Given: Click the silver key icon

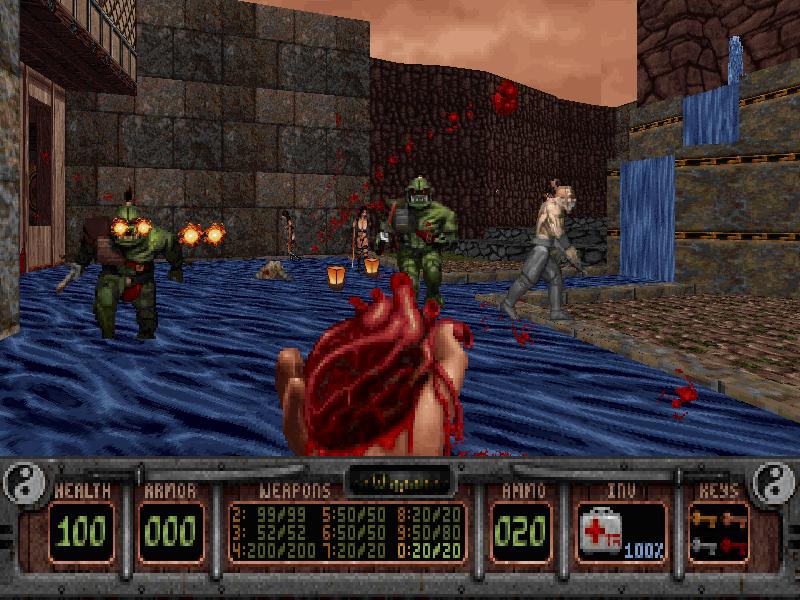Looking at the screenshot, I should [704, 545].
